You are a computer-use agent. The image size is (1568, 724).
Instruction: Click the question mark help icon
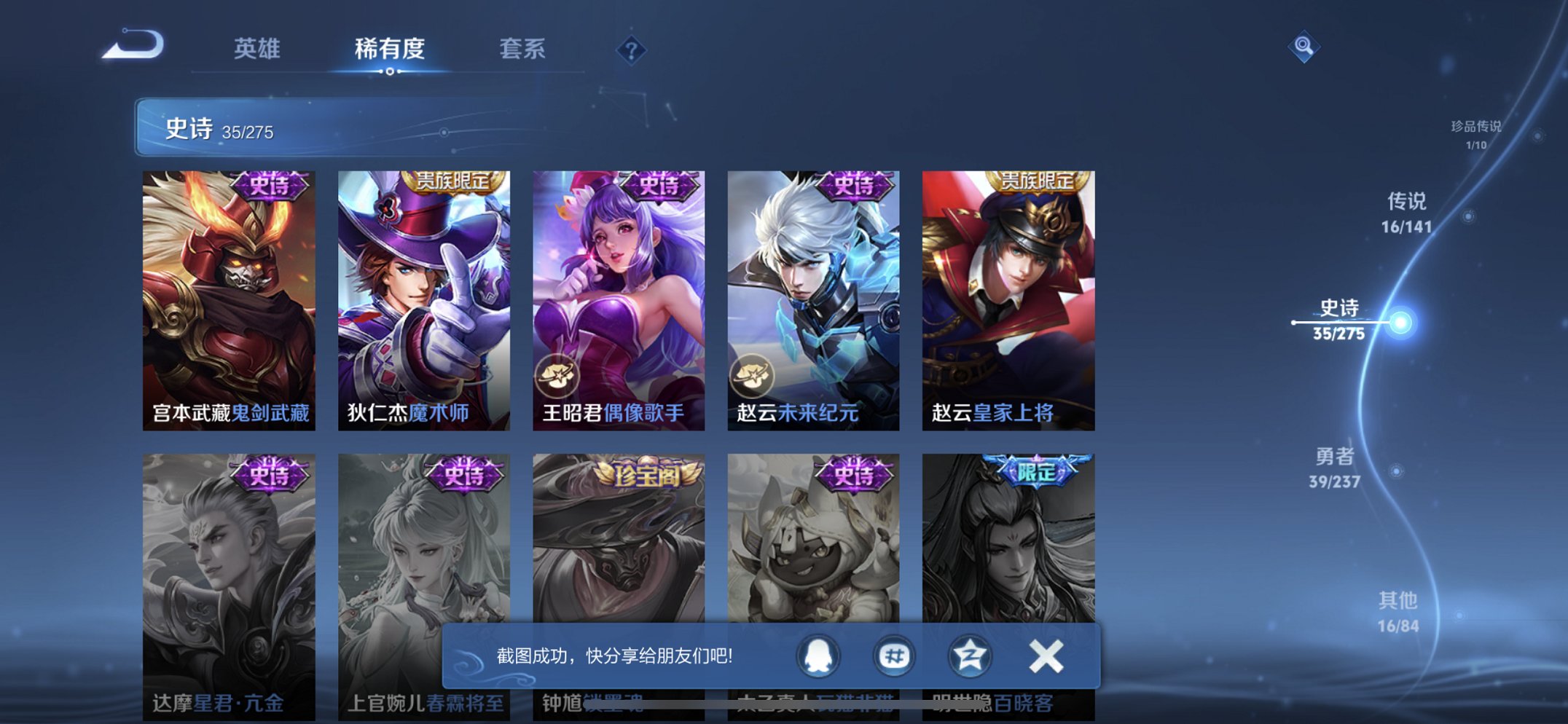[x=632, y=50]
